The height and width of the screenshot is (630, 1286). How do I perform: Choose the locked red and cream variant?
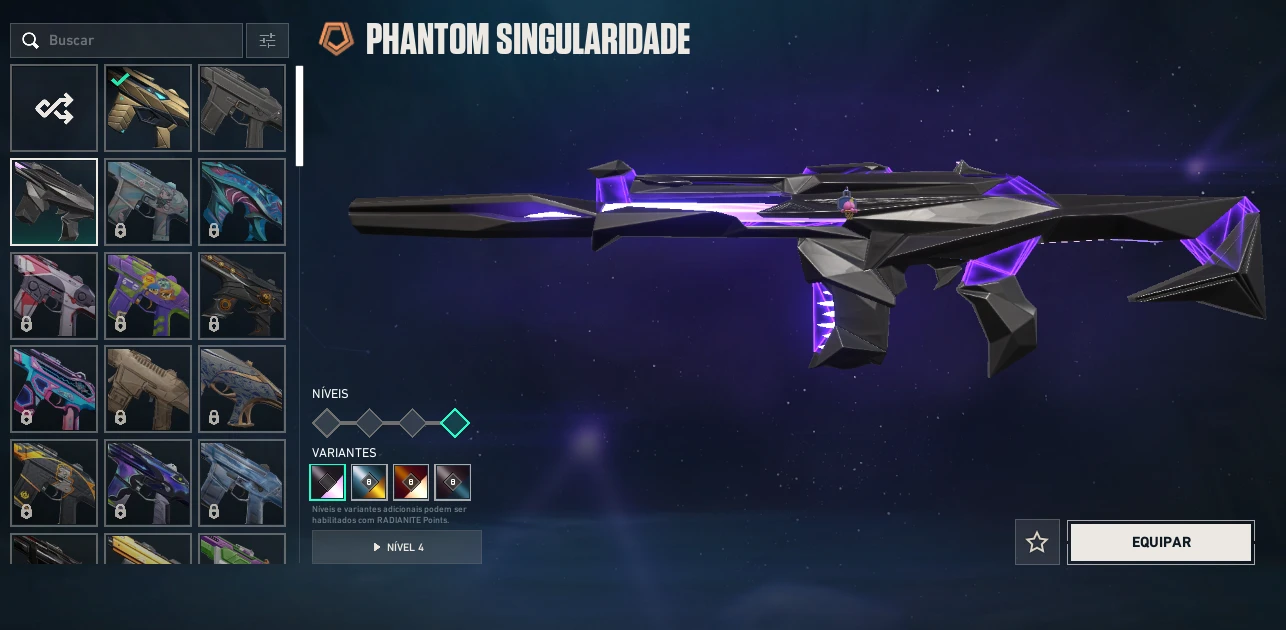(x=411, y=482)
